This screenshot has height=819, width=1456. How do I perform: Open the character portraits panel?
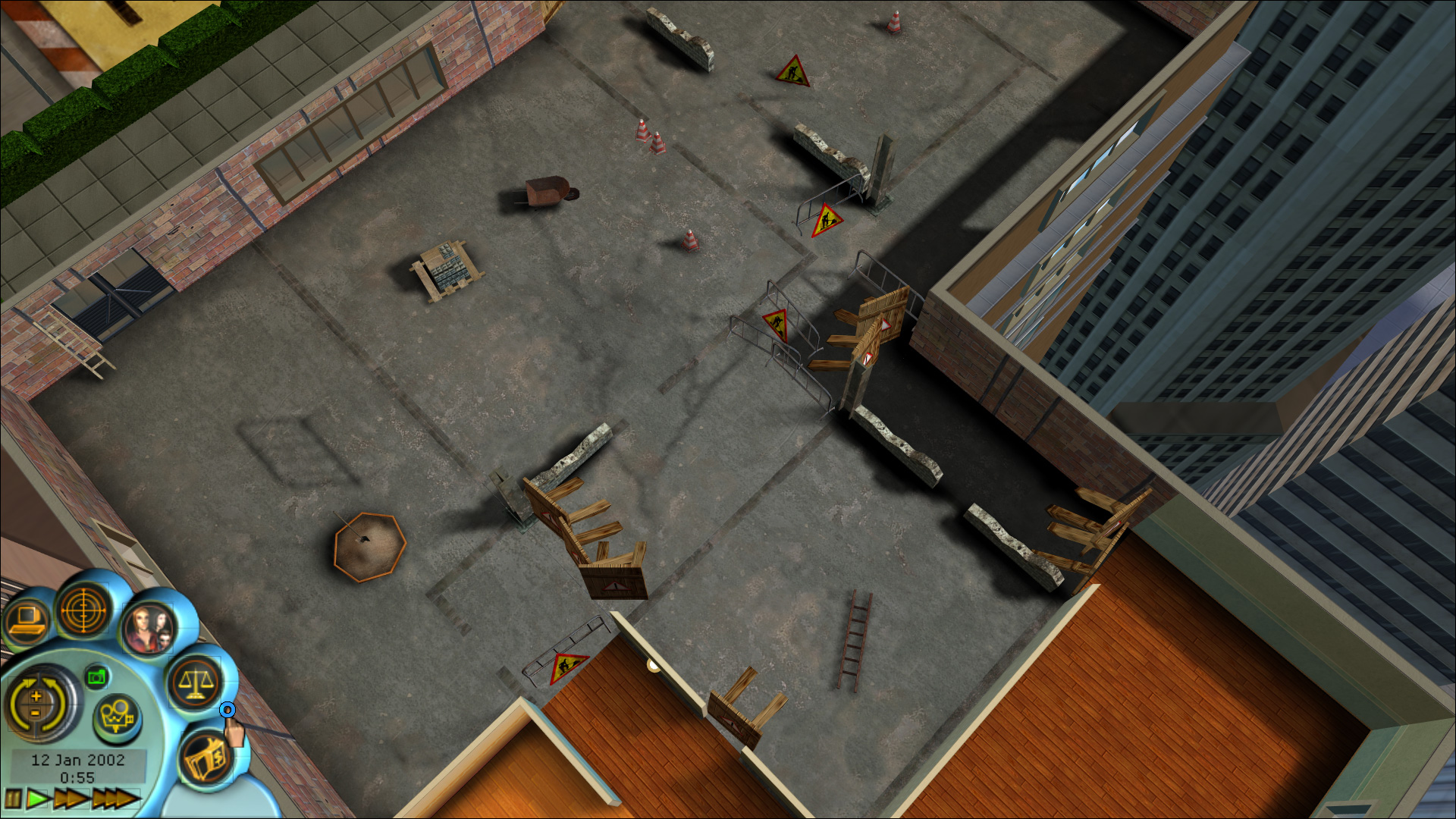click(147, 627)
